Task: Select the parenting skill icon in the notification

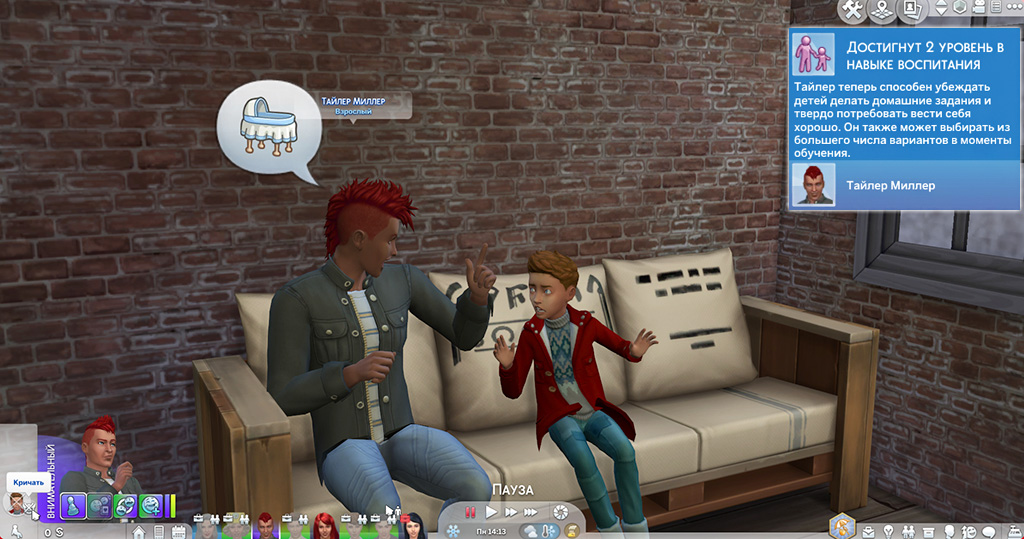Action: tap(813, 53)
